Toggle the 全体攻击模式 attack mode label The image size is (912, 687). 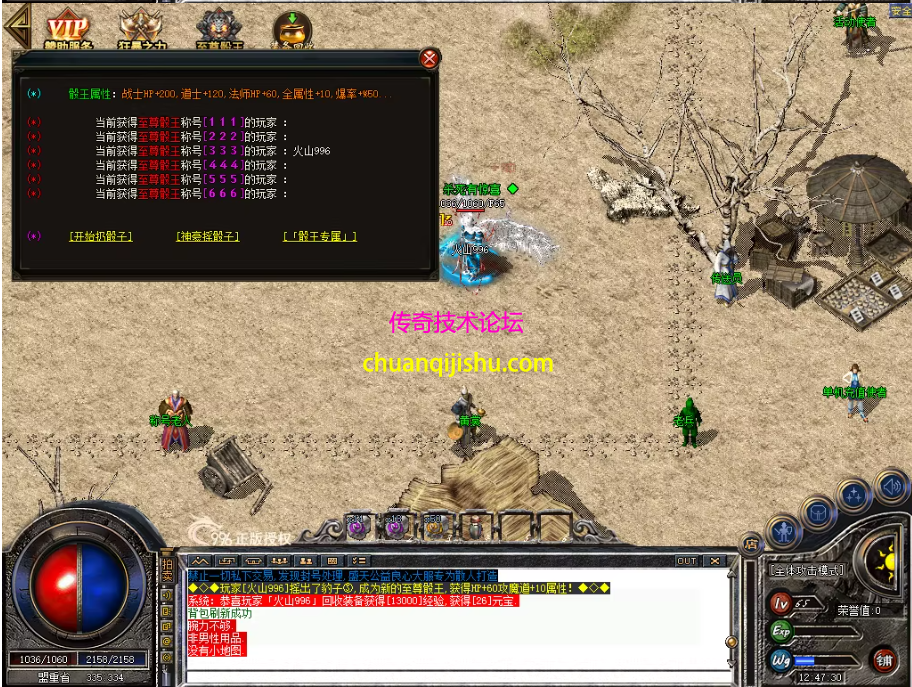[806, 571]
